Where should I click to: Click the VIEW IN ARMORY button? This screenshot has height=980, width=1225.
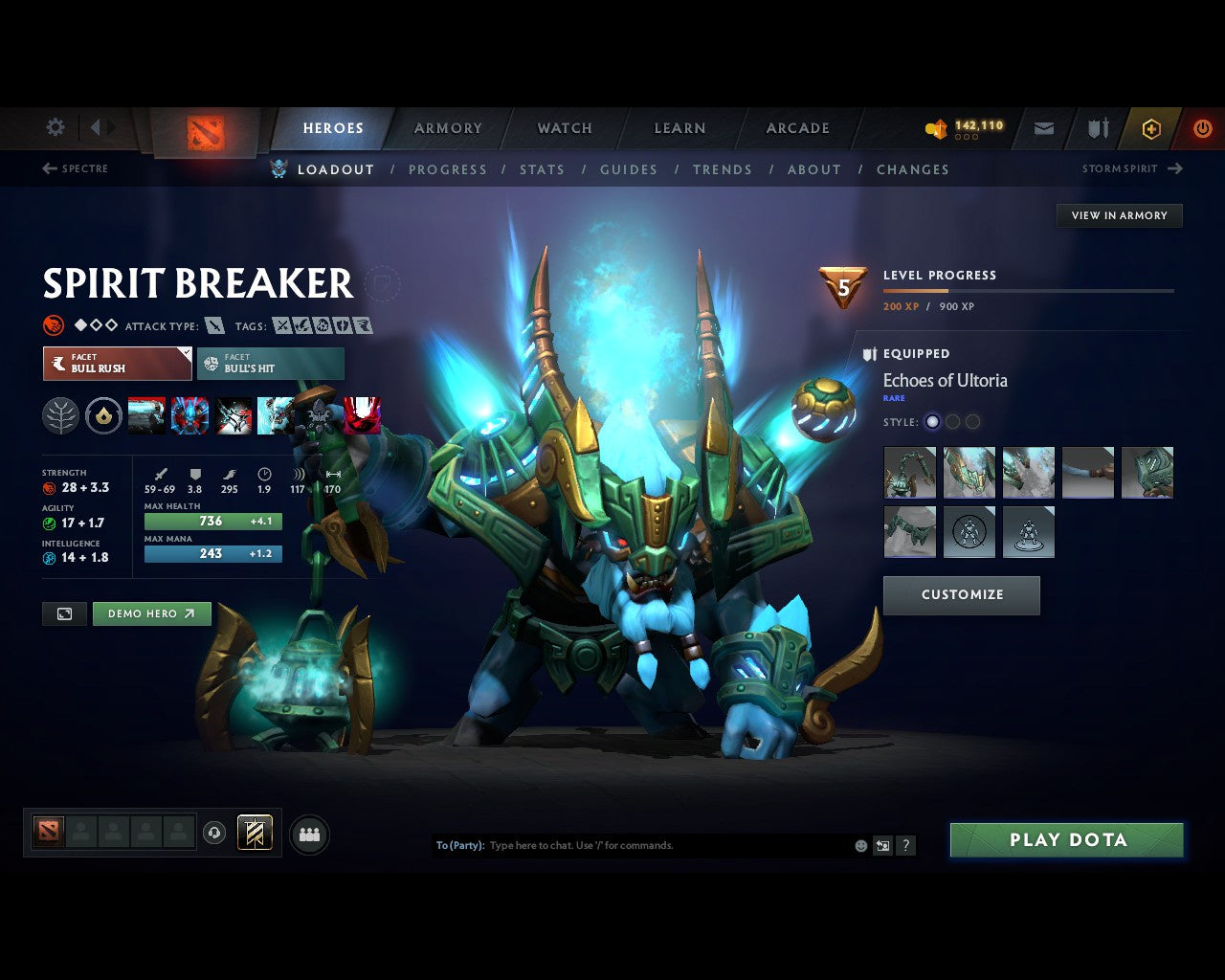[x=1118, y=215]
